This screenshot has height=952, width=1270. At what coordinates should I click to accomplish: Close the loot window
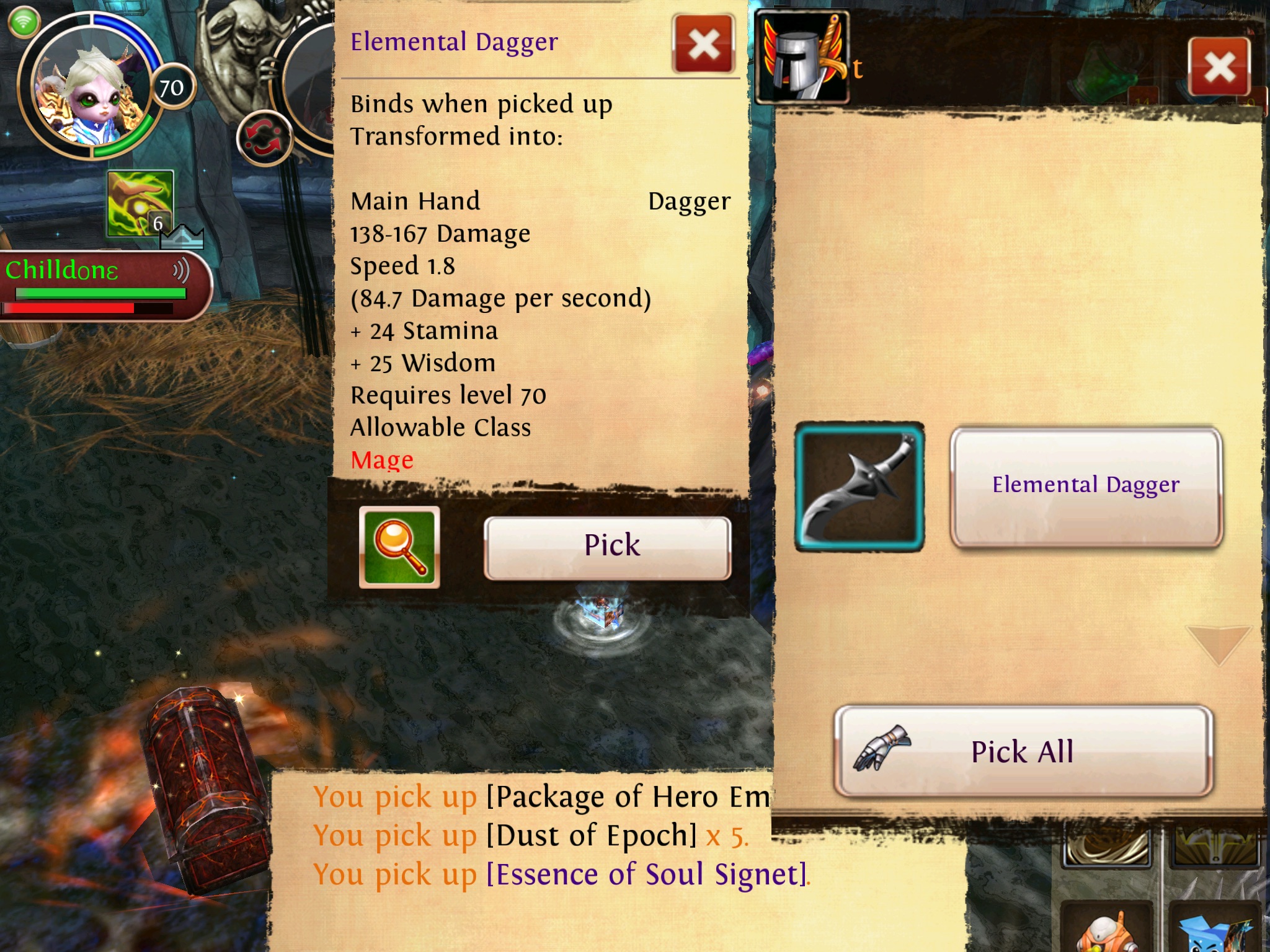pos(1219,67)
